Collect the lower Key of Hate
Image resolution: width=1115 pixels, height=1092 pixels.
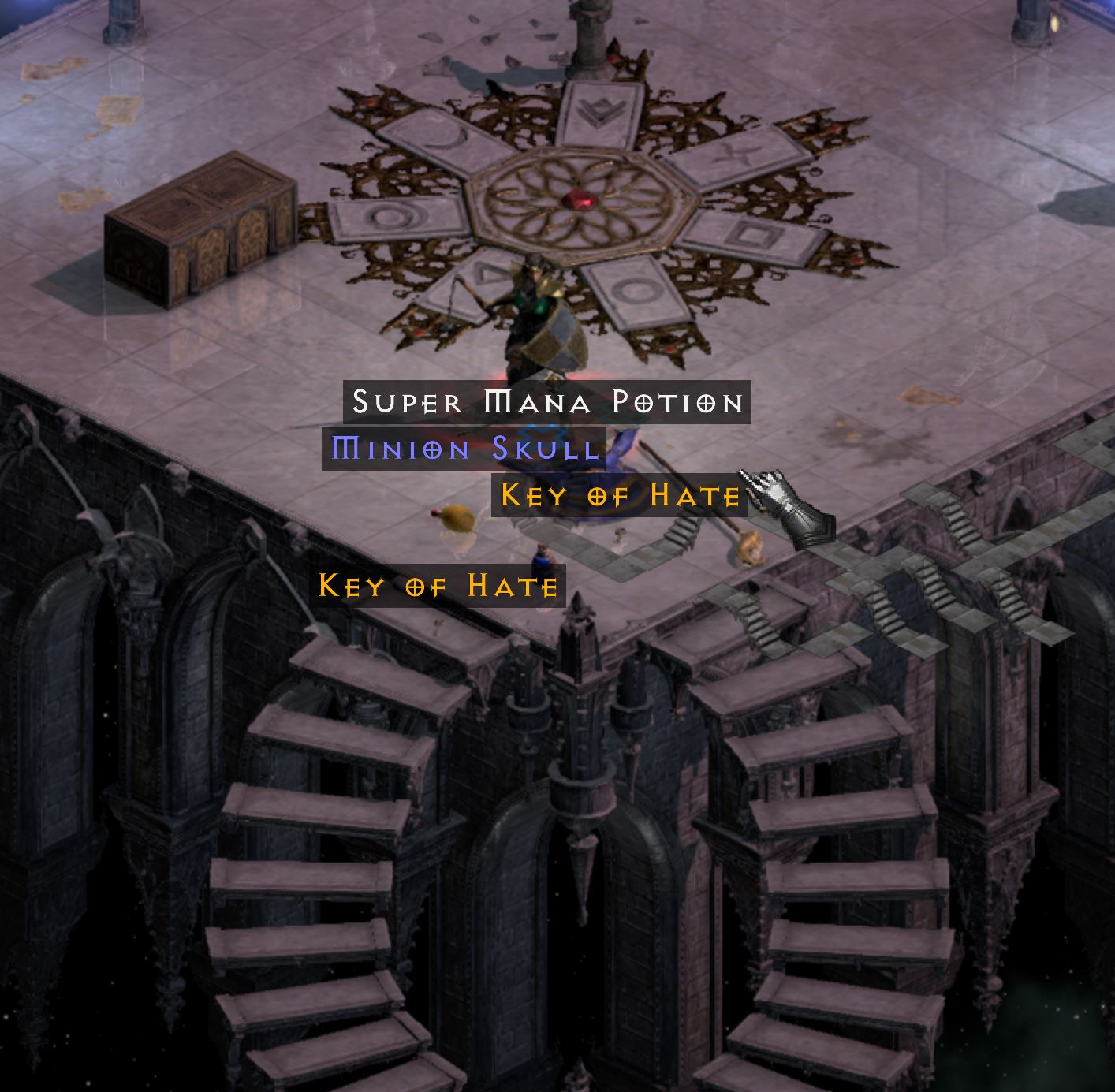pyautogui.click(x=438, y=585)
